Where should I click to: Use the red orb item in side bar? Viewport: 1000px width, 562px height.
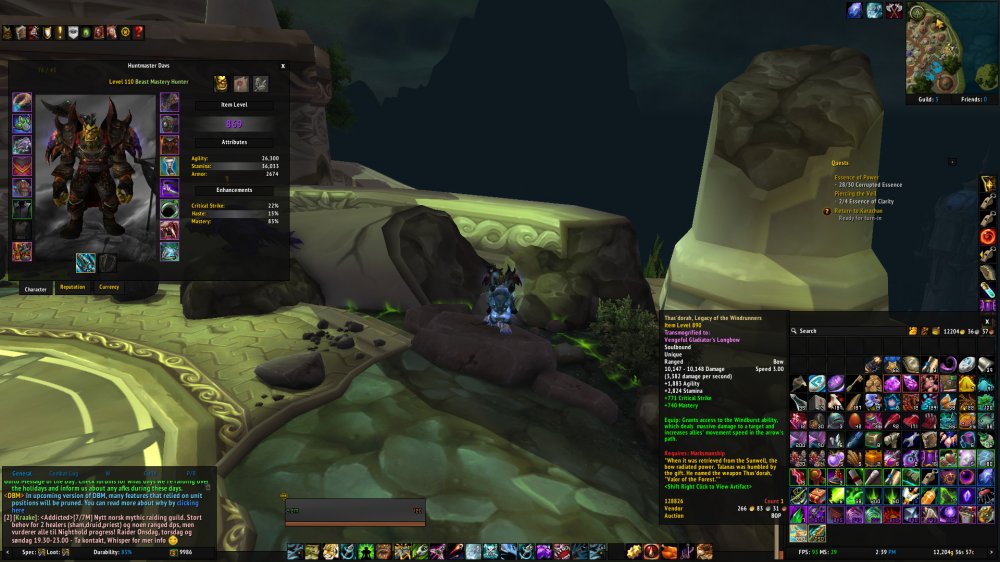pos(988,237)
